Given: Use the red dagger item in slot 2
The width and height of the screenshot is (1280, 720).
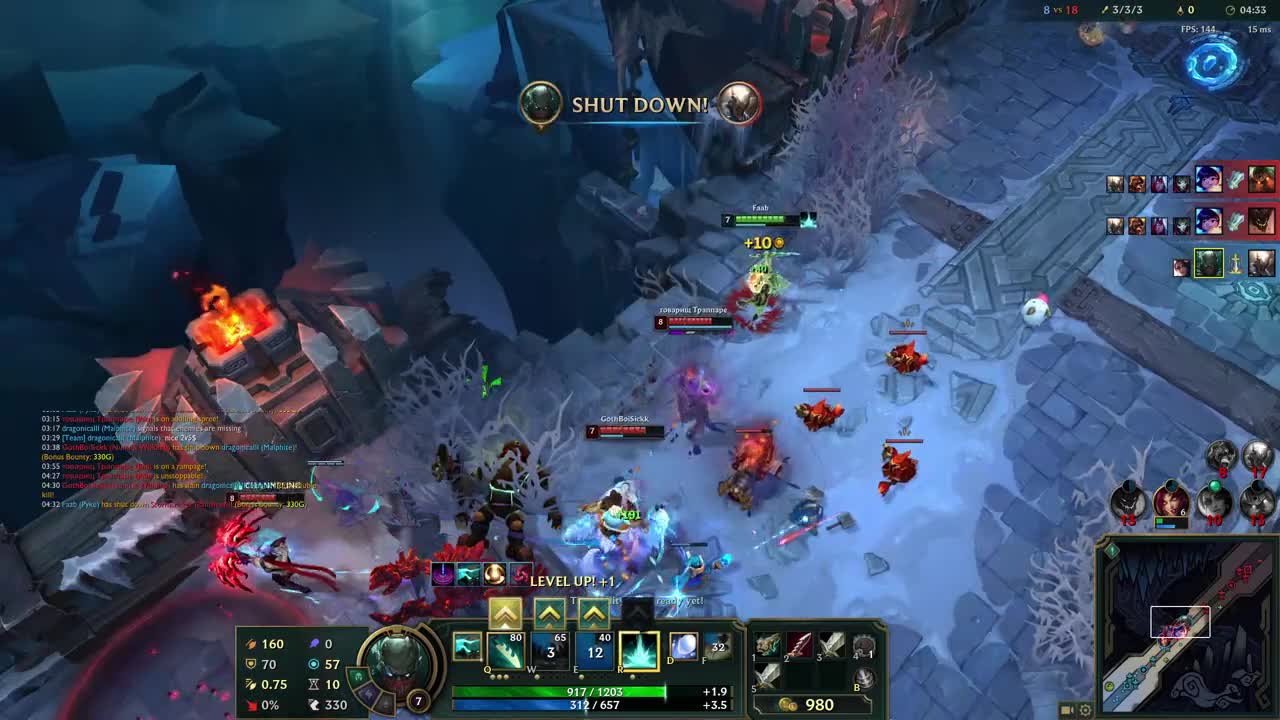Looking at the screenshot, I should pos(799,646).
